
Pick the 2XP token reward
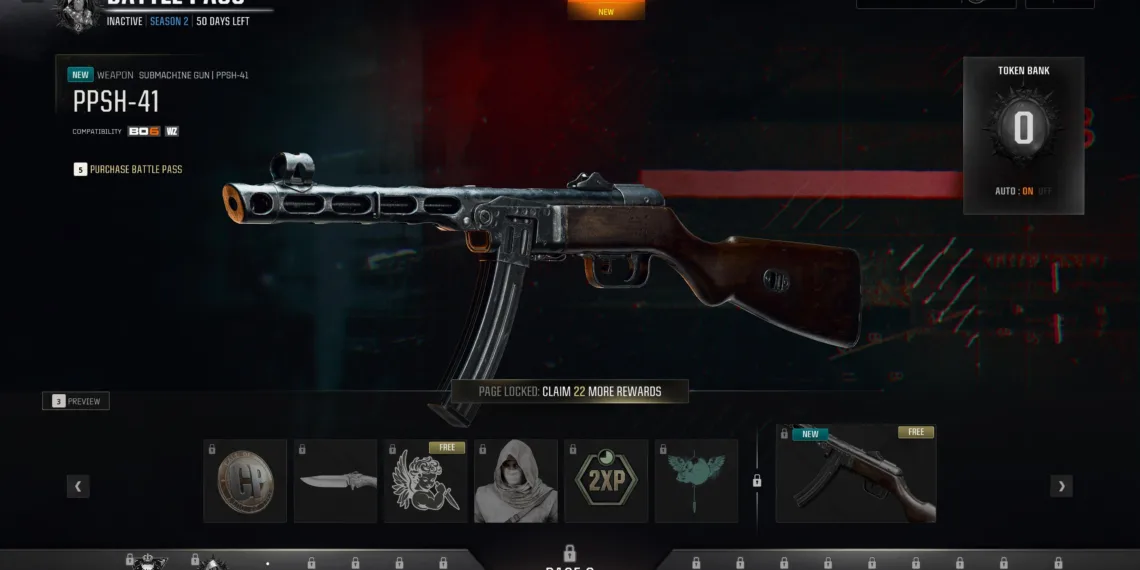point(606,481)
